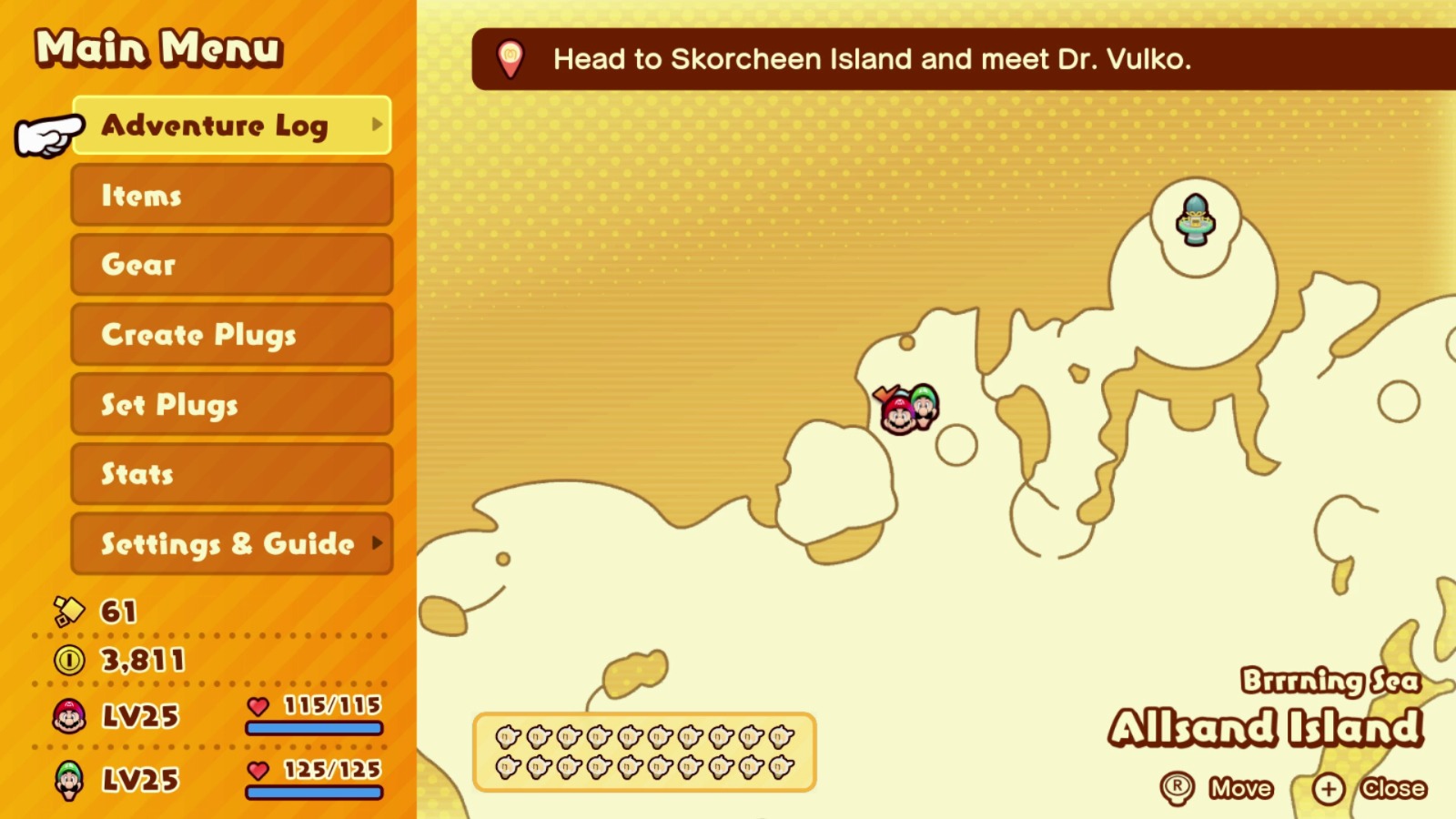Click Luigi's blue HP bar

click(x=314, y=794)
